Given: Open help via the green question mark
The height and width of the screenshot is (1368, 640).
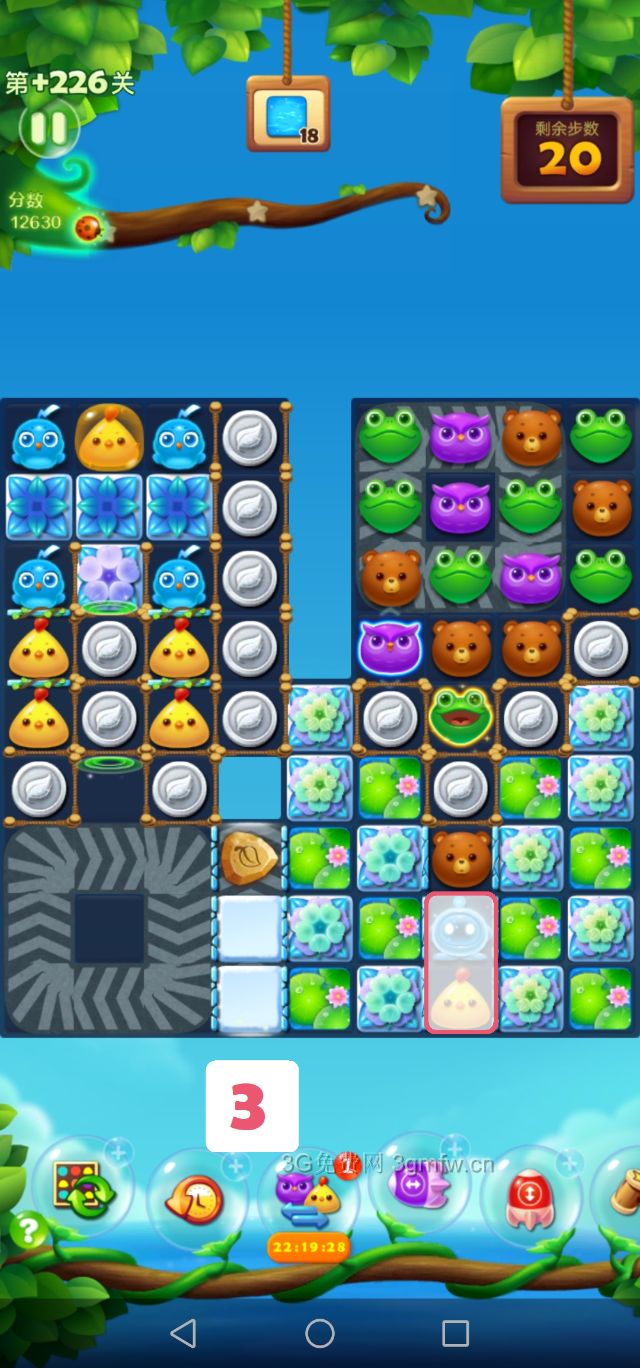Looking at the screenshot, I should [x=27, y=1229].
